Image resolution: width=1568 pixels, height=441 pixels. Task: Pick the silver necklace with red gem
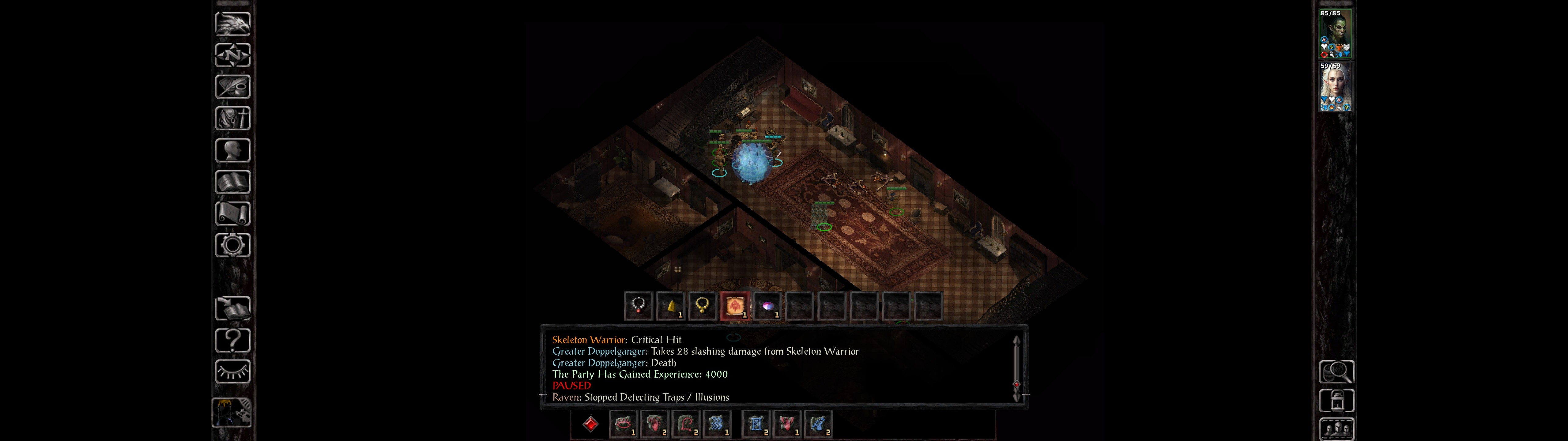638,305
